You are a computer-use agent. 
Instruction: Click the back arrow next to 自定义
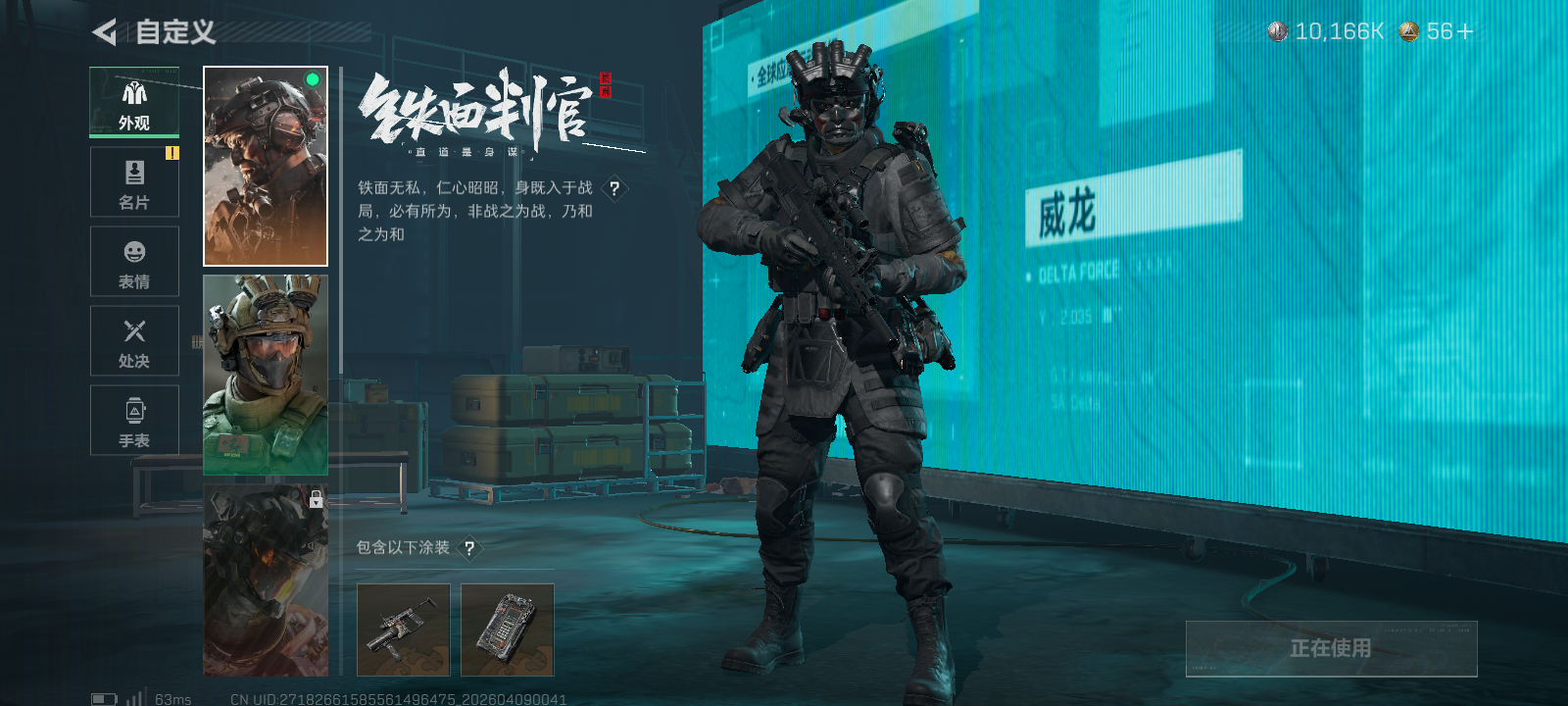click(x=106, y=32)
